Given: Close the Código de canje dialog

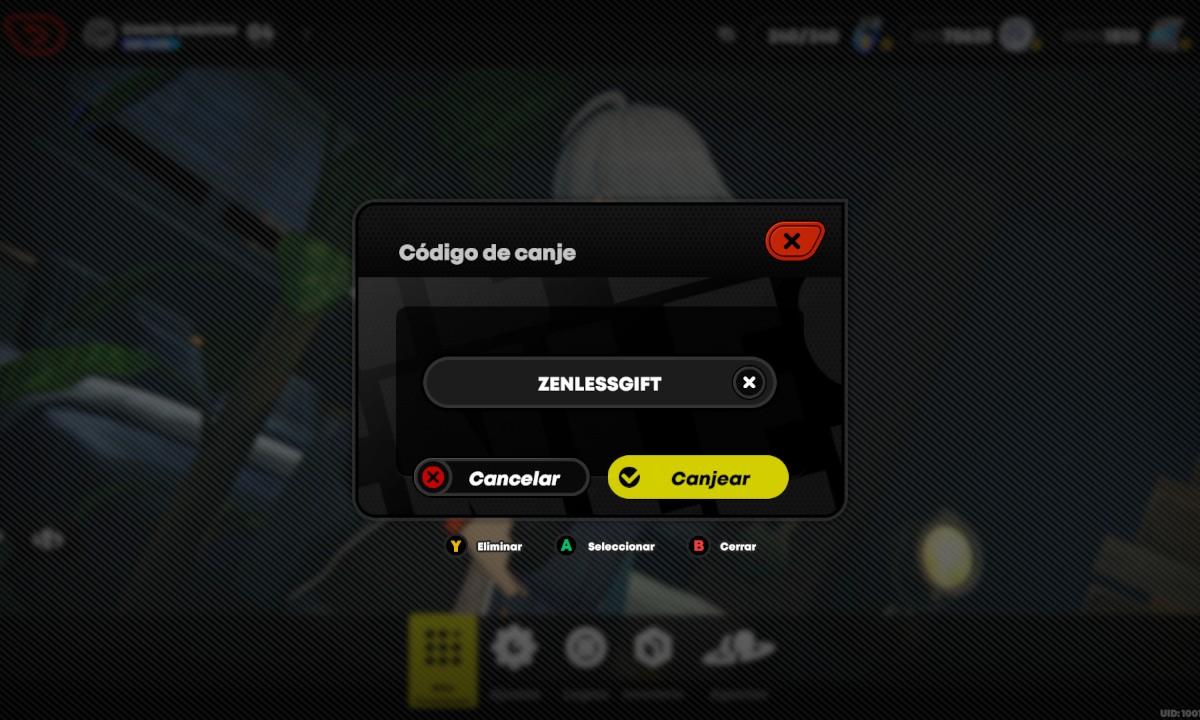Looking at the screenshot, I should [x=794, y=241].
